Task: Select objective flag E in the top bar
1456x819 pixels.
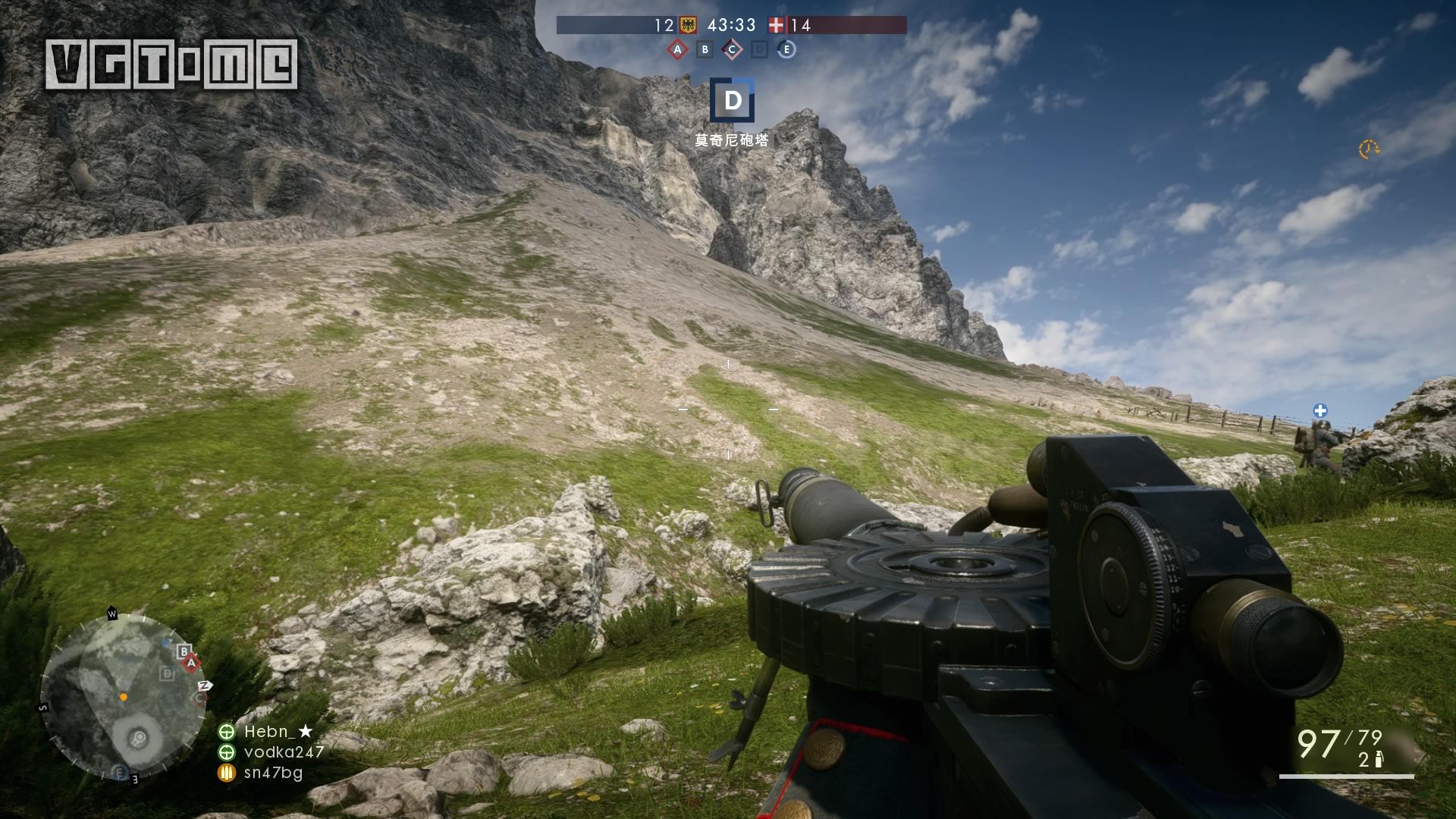Action: point(786,50)
